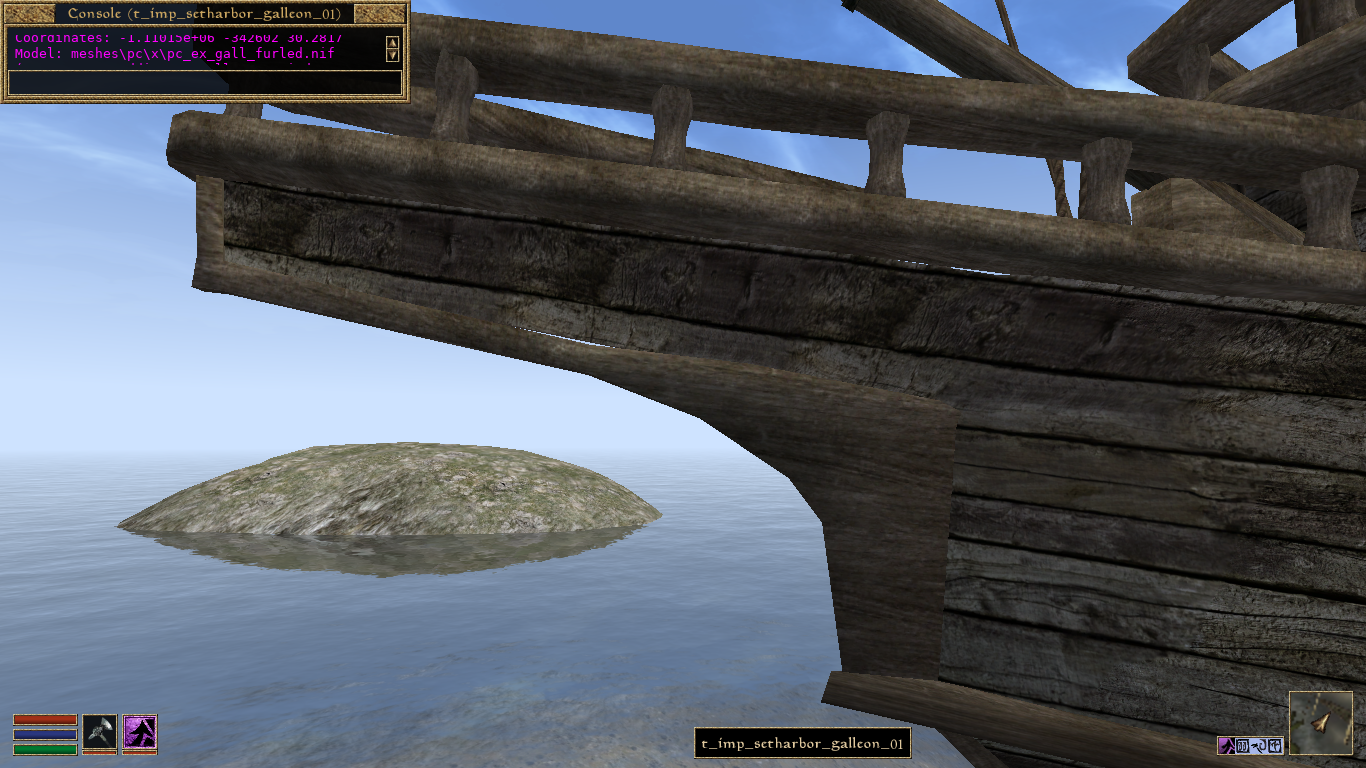
Task: Click the console scroll-up arrow
Action: coord(392,42)
